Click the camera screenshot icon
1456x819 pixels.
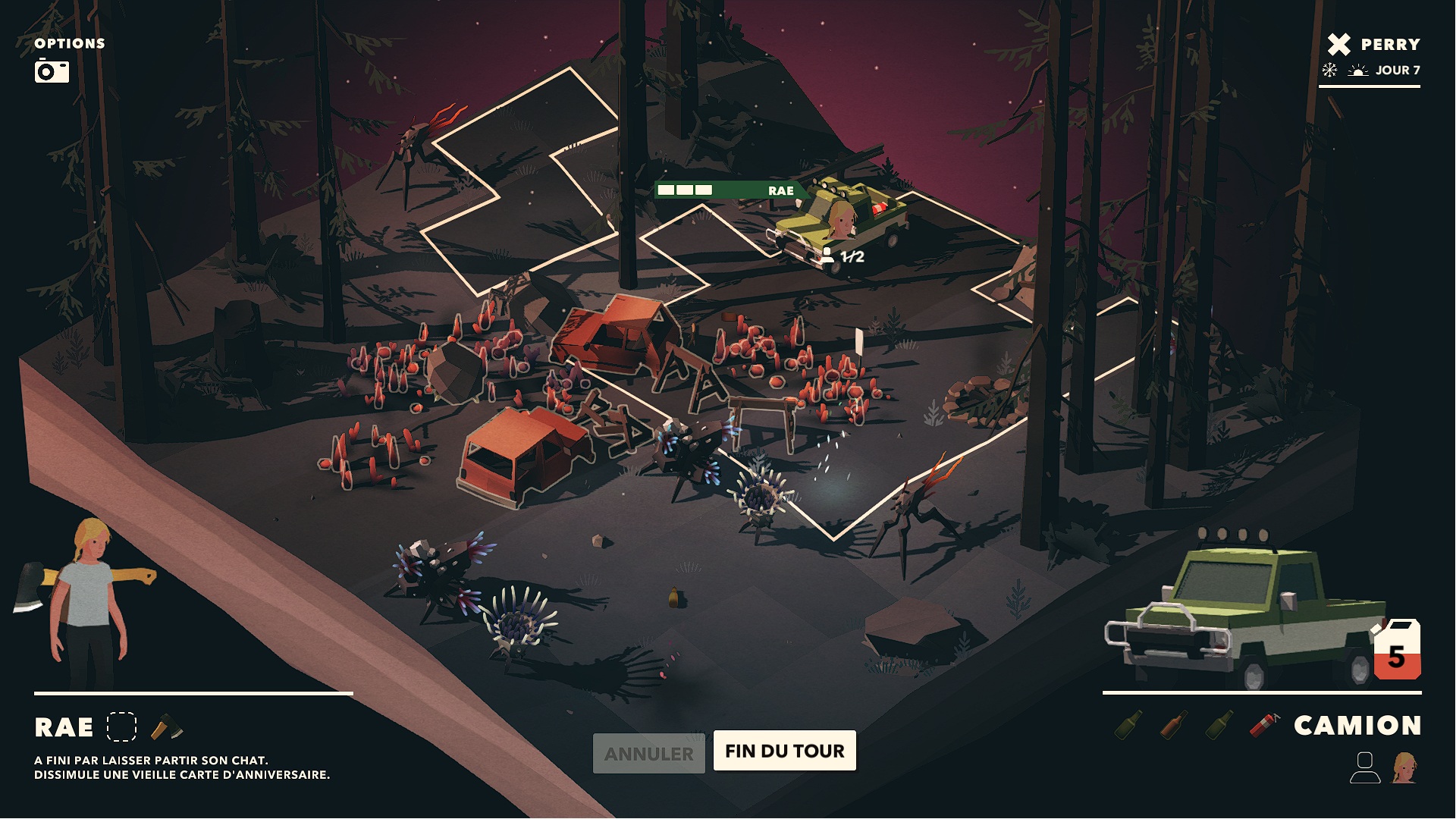click(x=52, y=71)
